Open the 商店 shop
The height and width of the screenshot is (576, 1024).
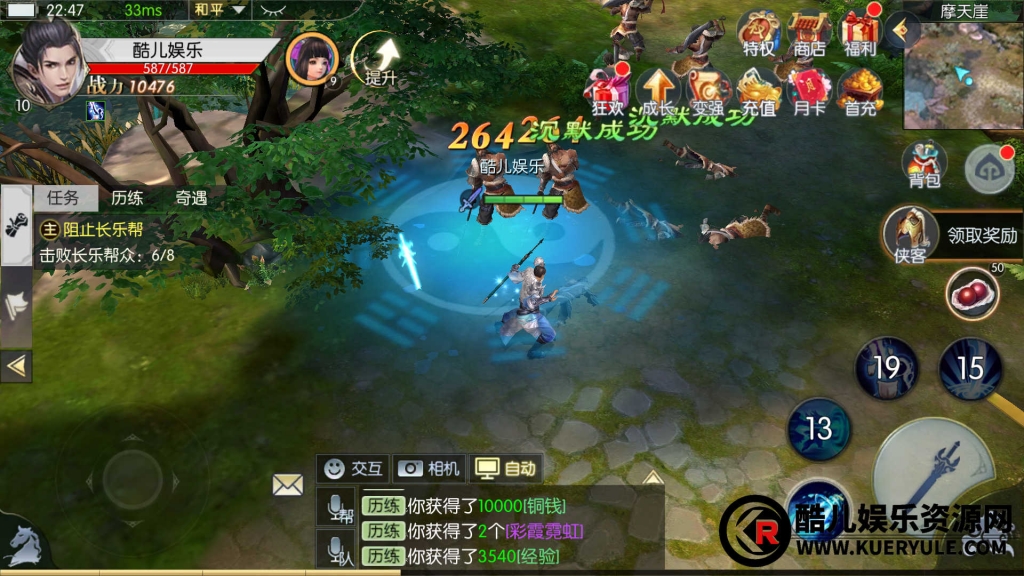point(808,33)
